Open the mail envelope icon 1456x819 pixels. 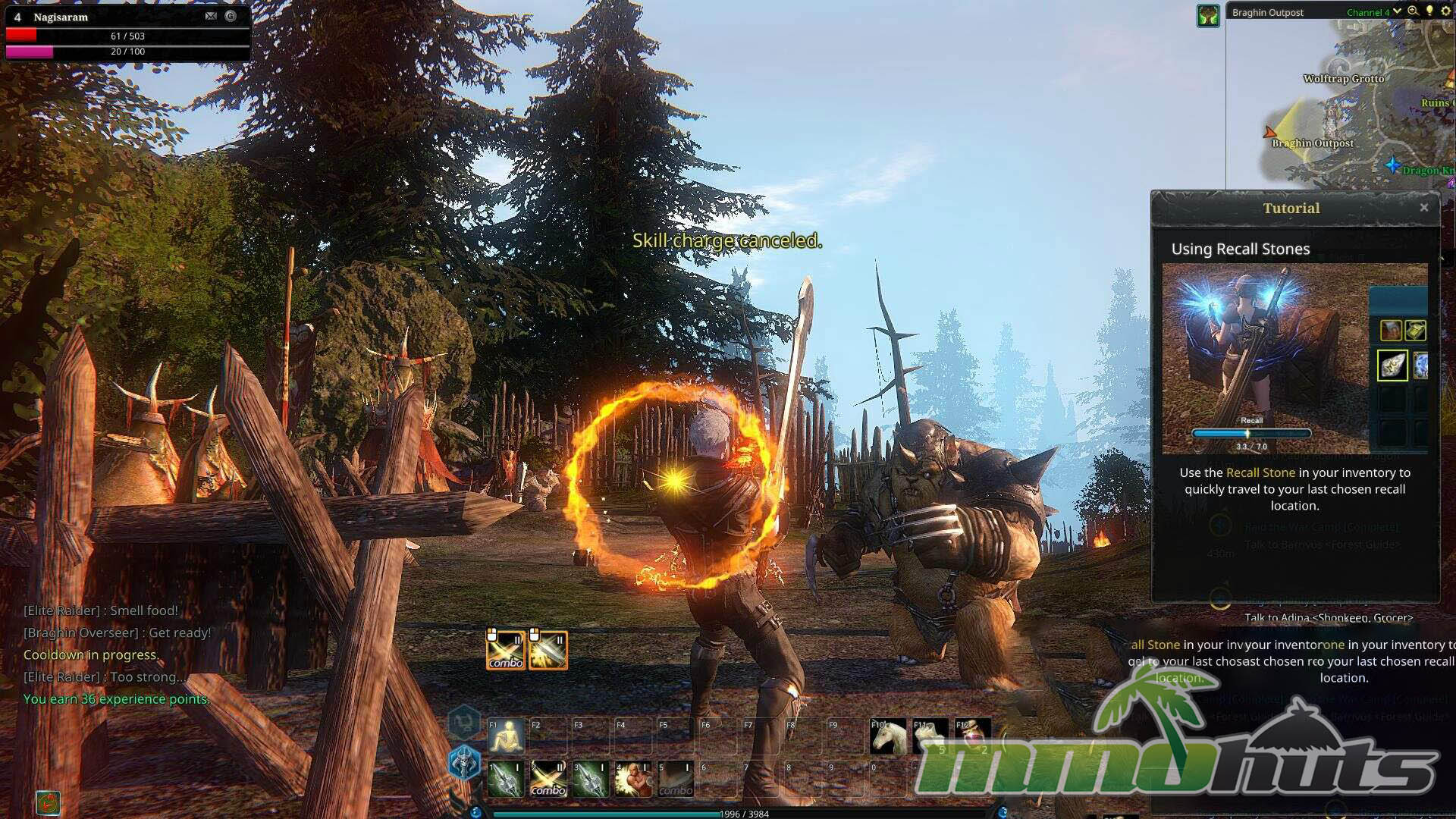pos(211,16)
